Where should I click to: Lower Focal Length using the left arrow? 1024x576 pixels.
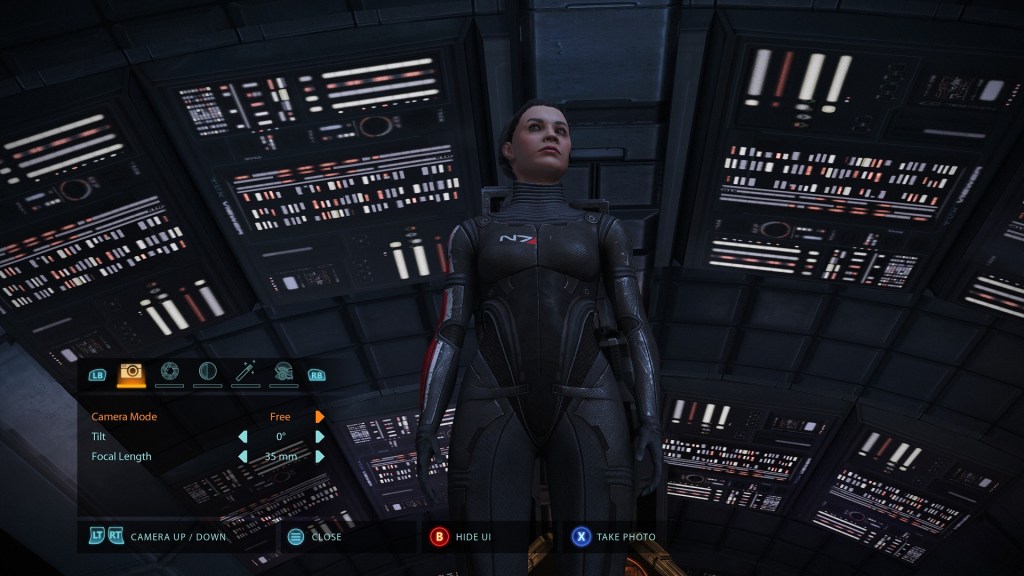click(242, 456)
